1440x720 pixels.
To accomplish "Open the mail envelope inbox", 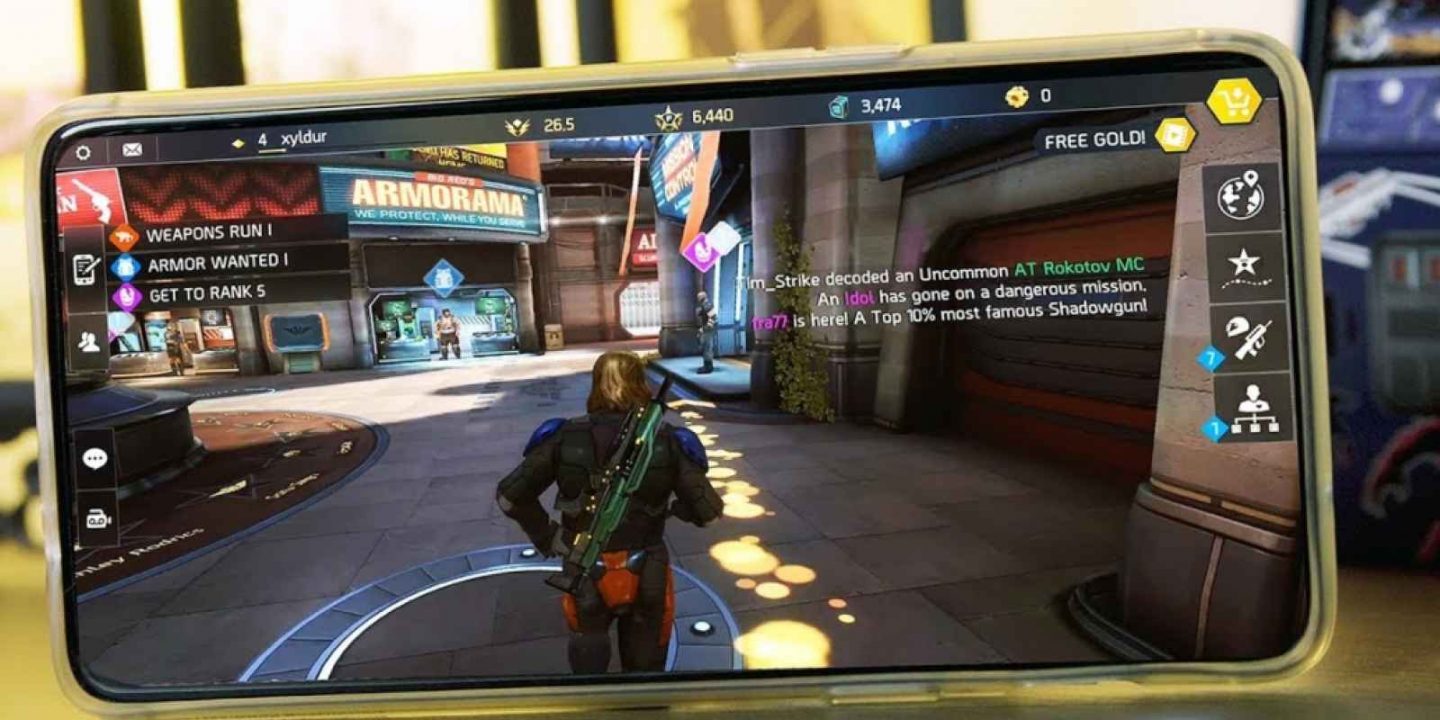I will pos(132,150).
